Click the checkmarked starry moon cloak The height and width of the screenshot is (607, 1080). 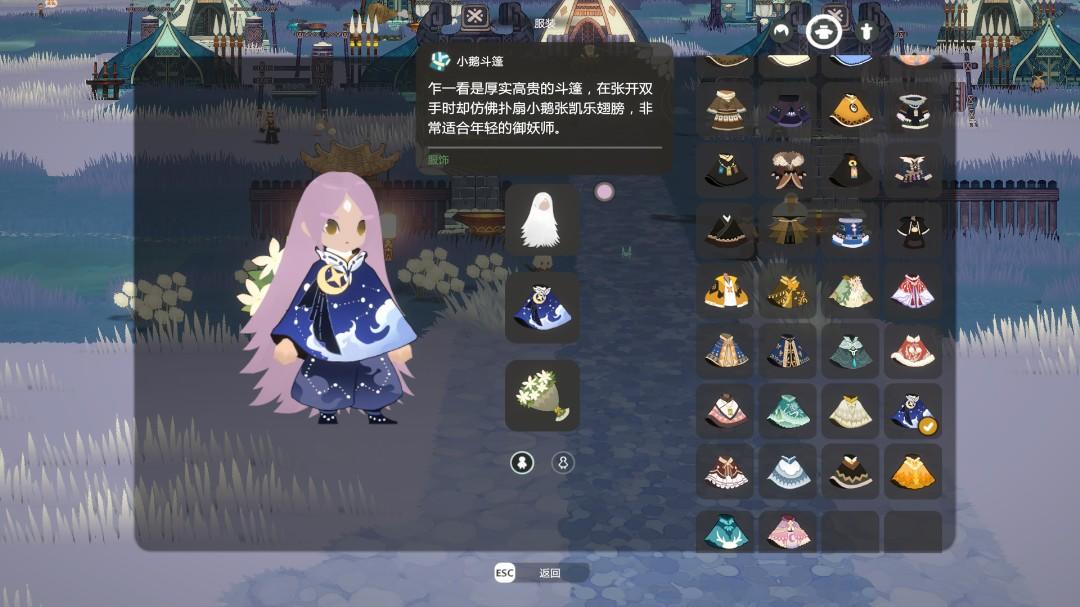pyautogui.click(x=912, y=411)
